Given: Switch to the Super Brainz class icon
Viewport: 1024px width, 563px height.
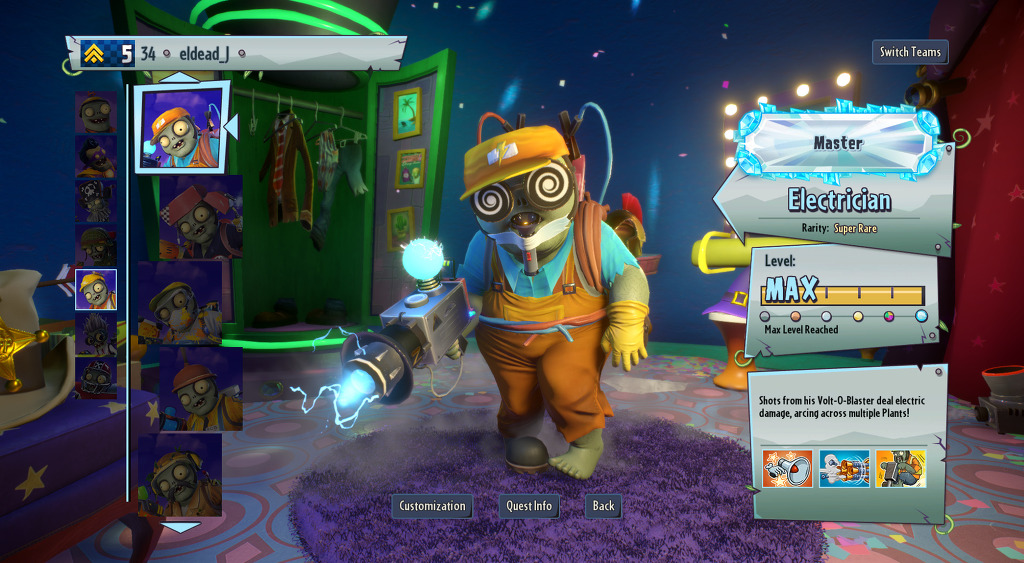Looking at the screenshot, I should (96, 156).
